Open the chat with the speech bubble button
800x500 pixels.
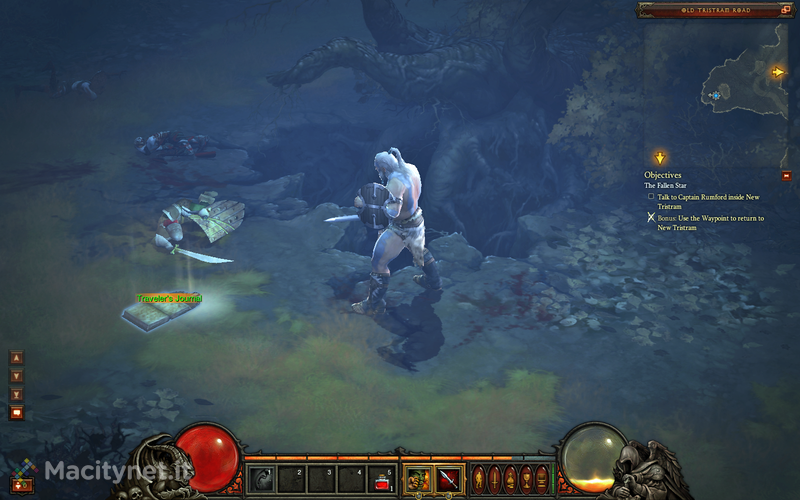pyautogui.click(x=16, y=413)
